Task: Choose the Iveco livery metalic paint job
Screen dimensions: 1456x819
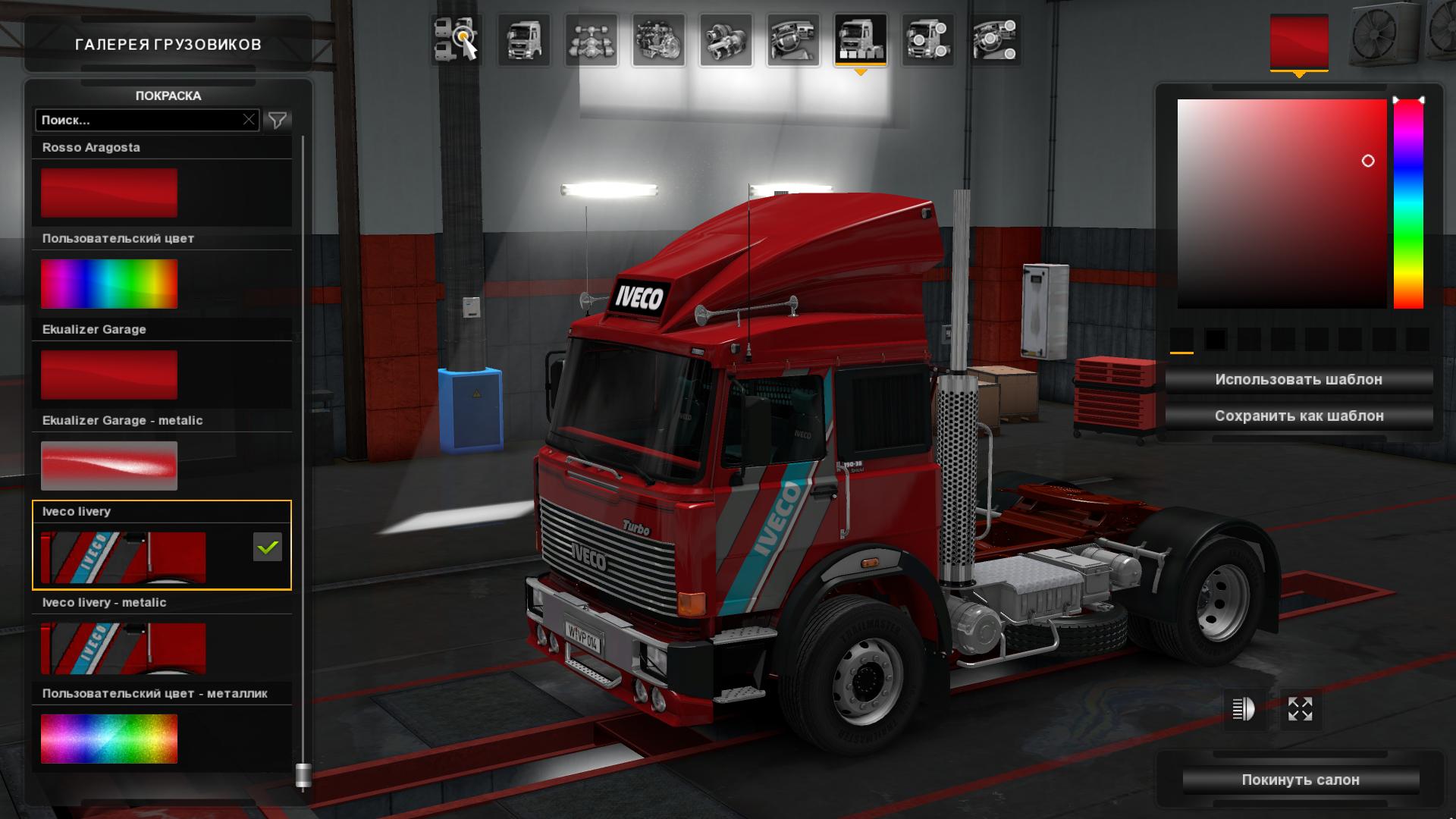Action: 123,648
